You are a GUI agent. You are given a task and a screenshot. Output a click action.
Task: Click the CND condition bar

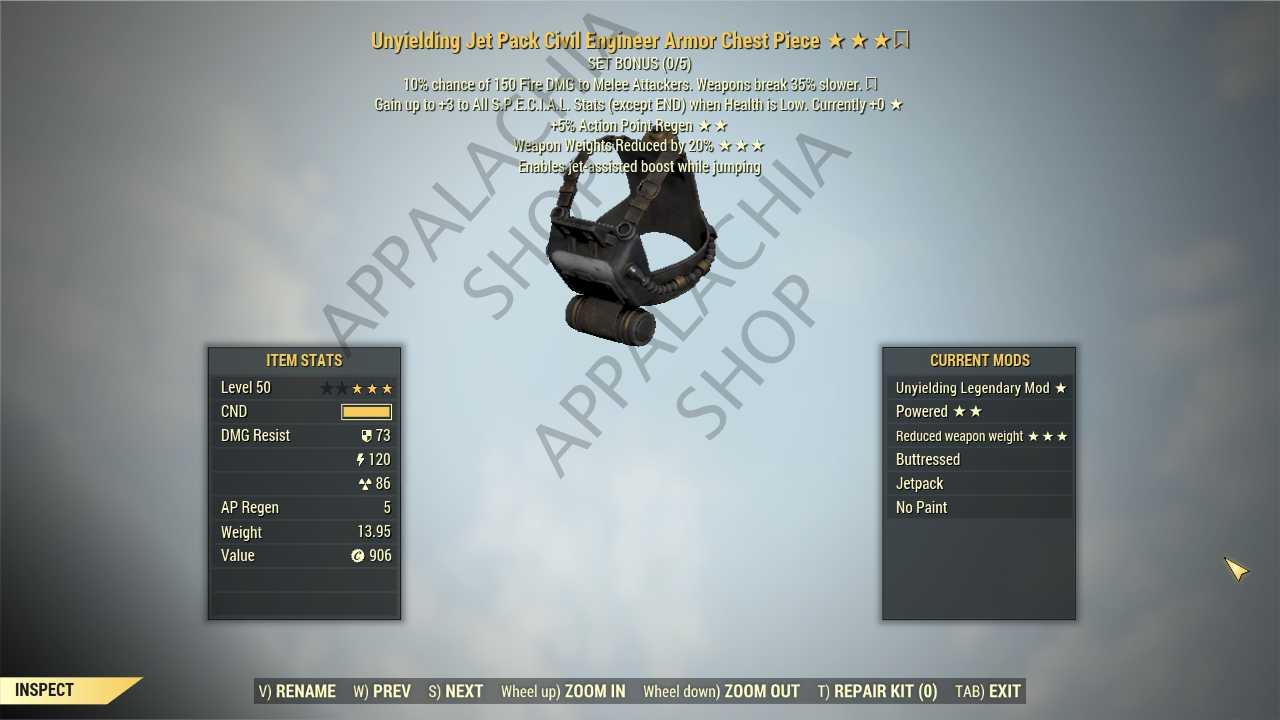coord(366,411)
